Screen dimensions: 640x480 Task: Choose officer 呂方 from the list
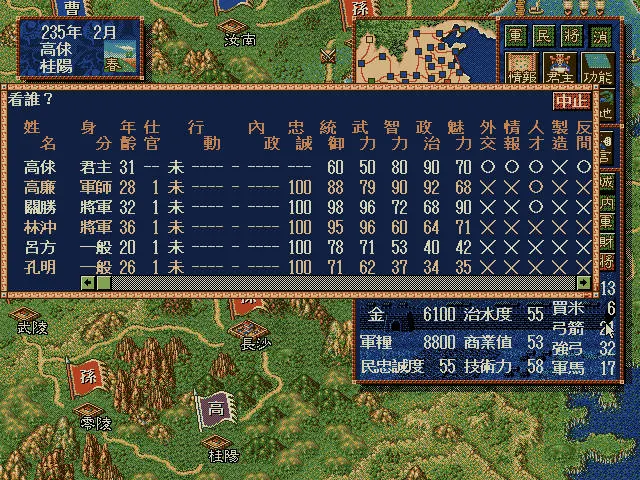tap(40, 247)
